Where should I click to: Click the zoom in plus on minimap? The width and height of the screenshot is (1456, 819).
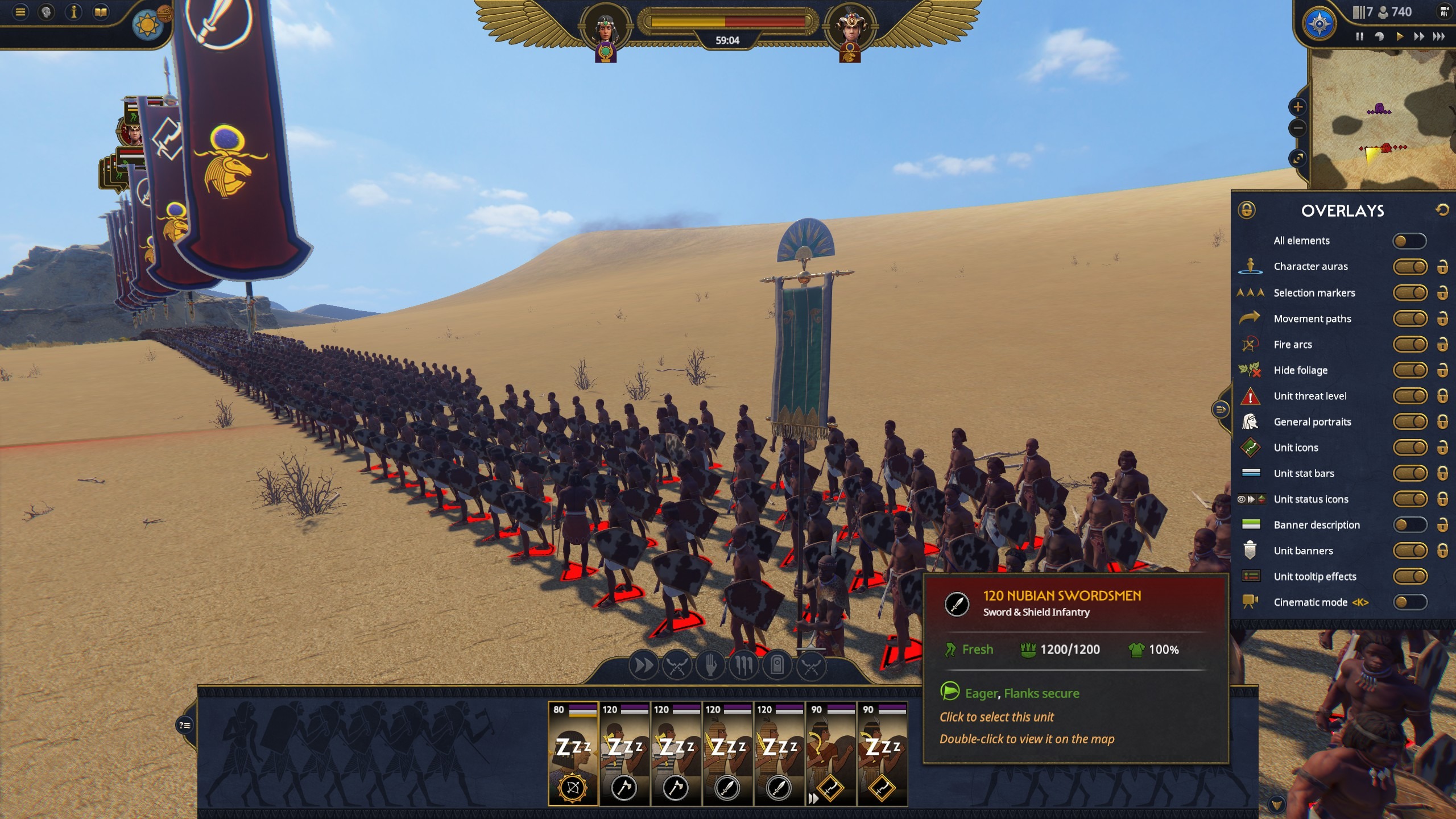[1298, 106]
